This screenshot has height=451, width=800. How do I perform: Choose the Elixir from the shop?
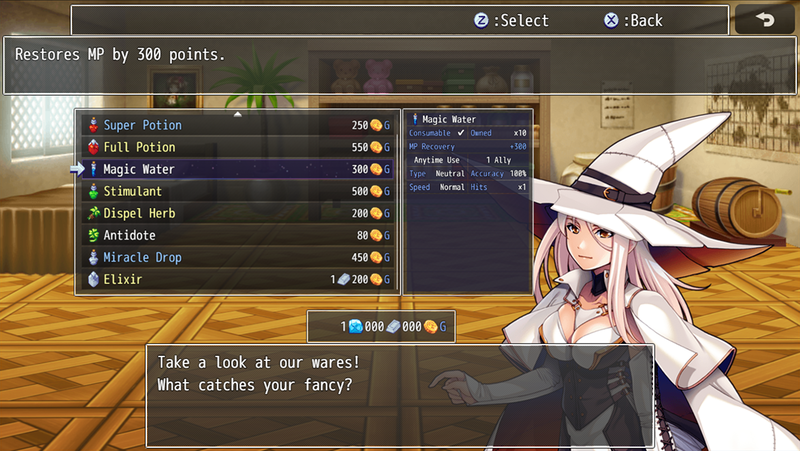pos(238,280)
